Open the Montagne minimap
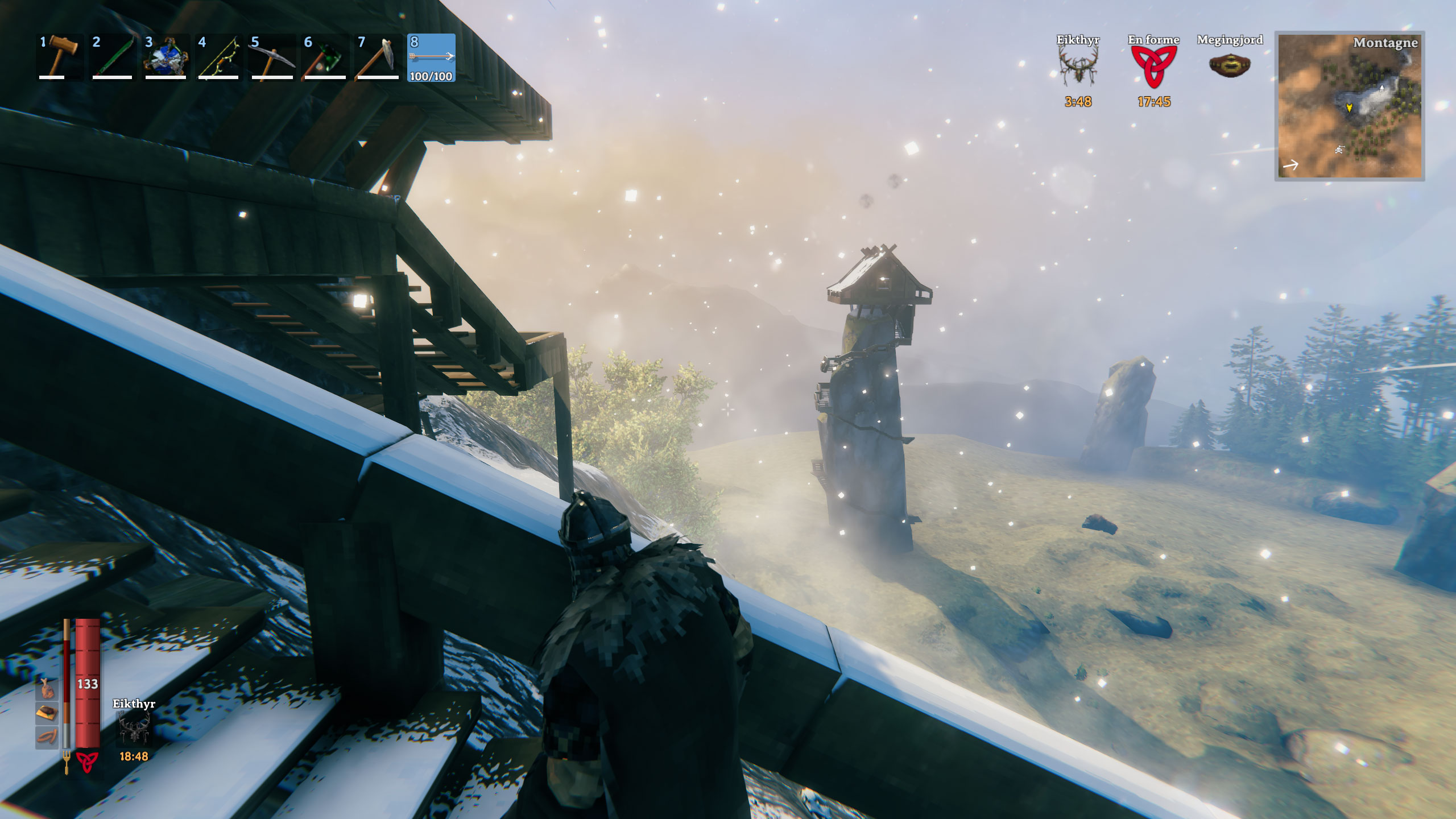1456x819 pixels. [1349, 106]
